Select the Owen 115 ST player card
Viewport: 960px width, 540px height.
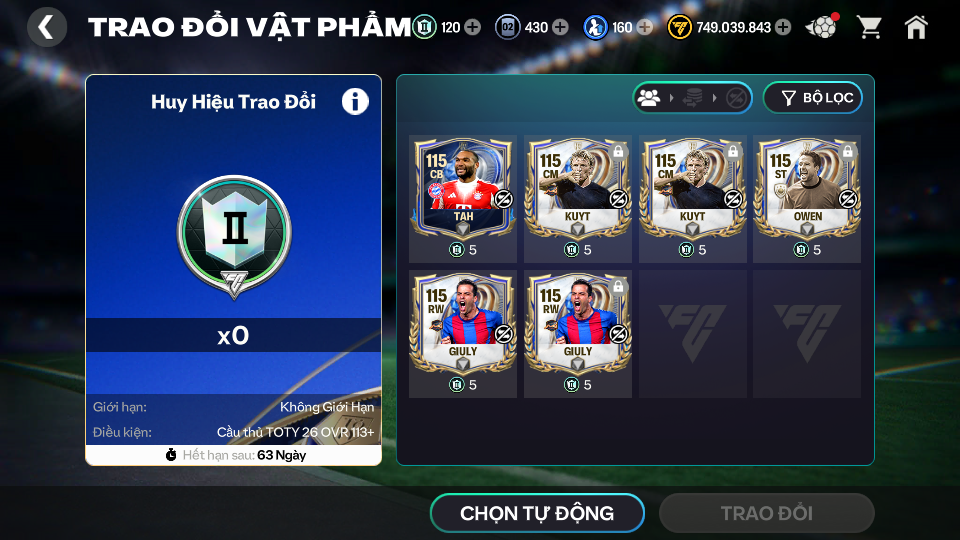coord(807,187)
